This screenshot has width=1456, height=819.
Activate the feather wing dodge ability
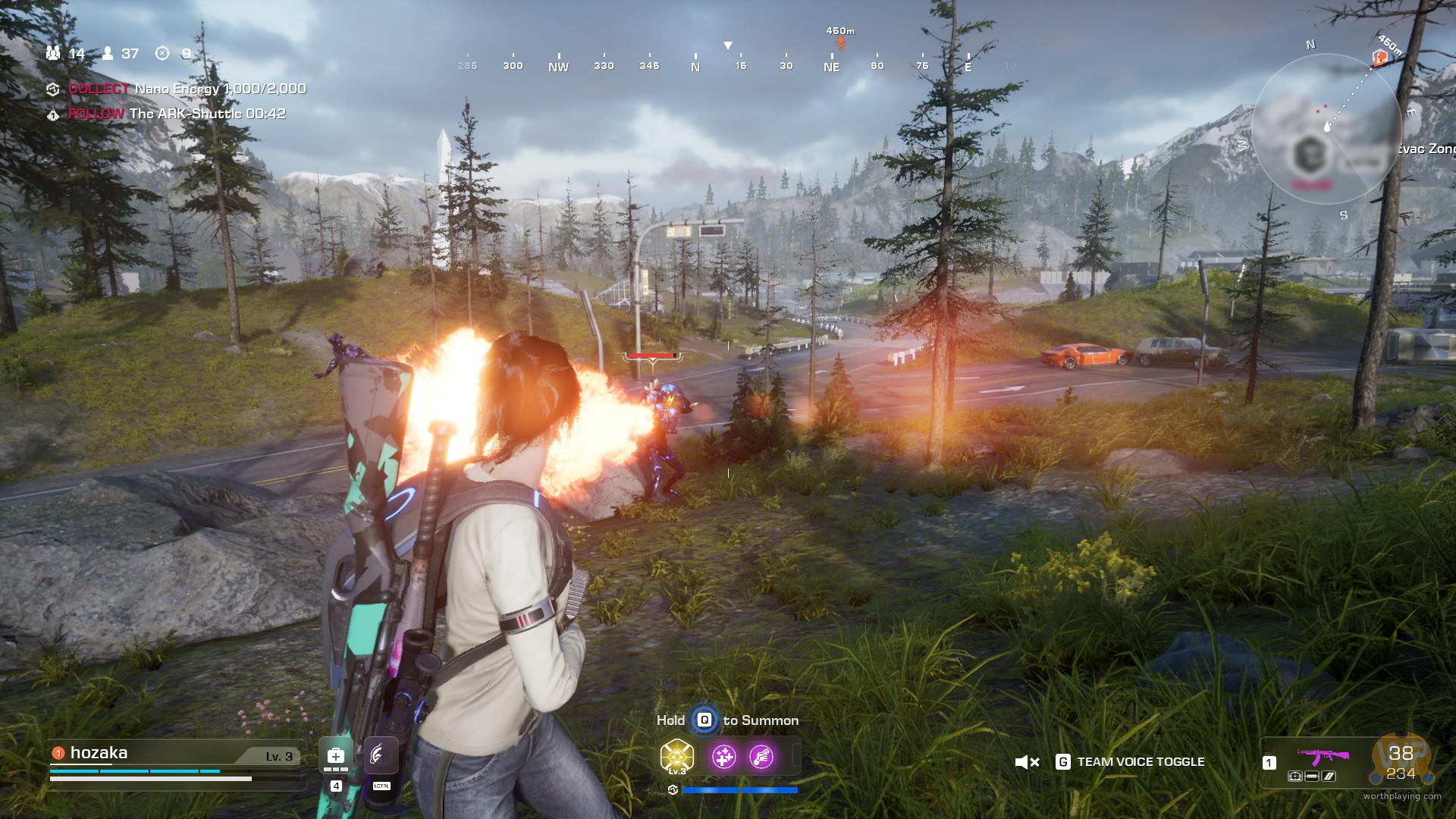tap(381, 756)
